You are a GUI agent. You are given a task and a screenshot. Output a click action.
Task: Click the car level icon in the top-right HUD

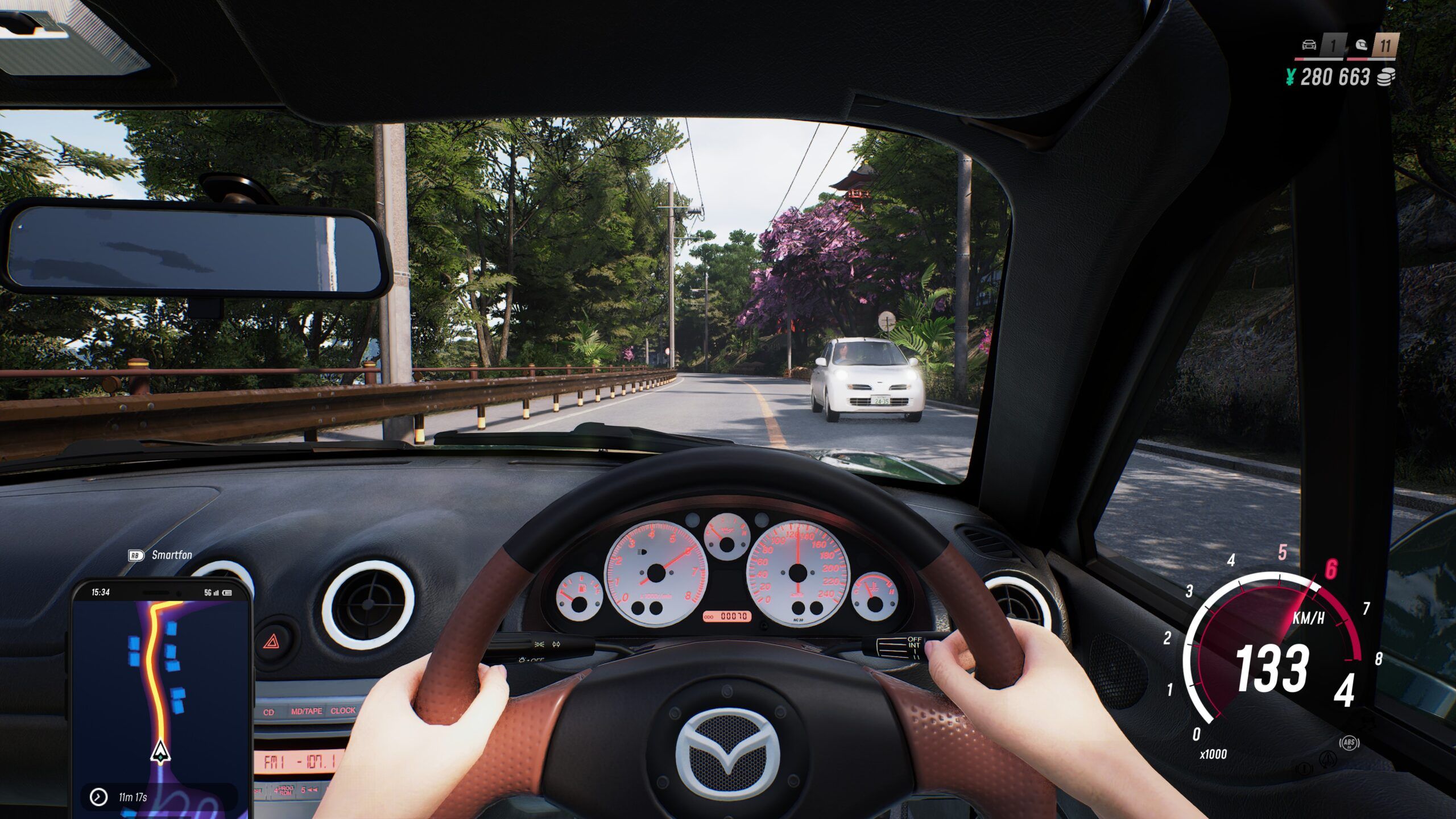tap(1309, 45)
